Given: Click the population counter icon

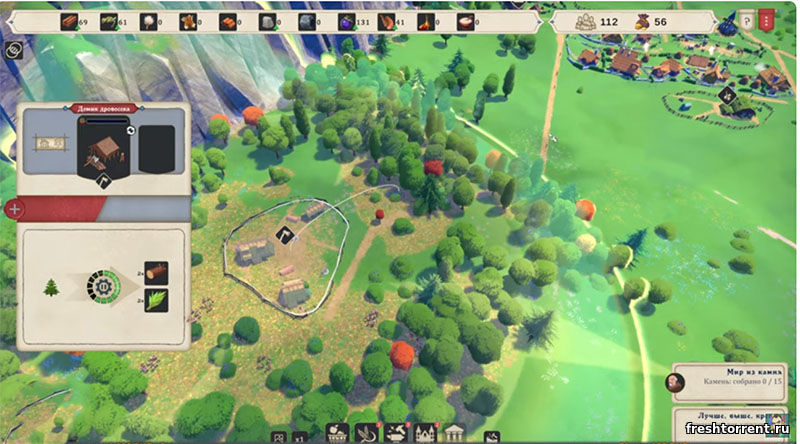Looking at the screenshot, I should (x=584, y=21).
